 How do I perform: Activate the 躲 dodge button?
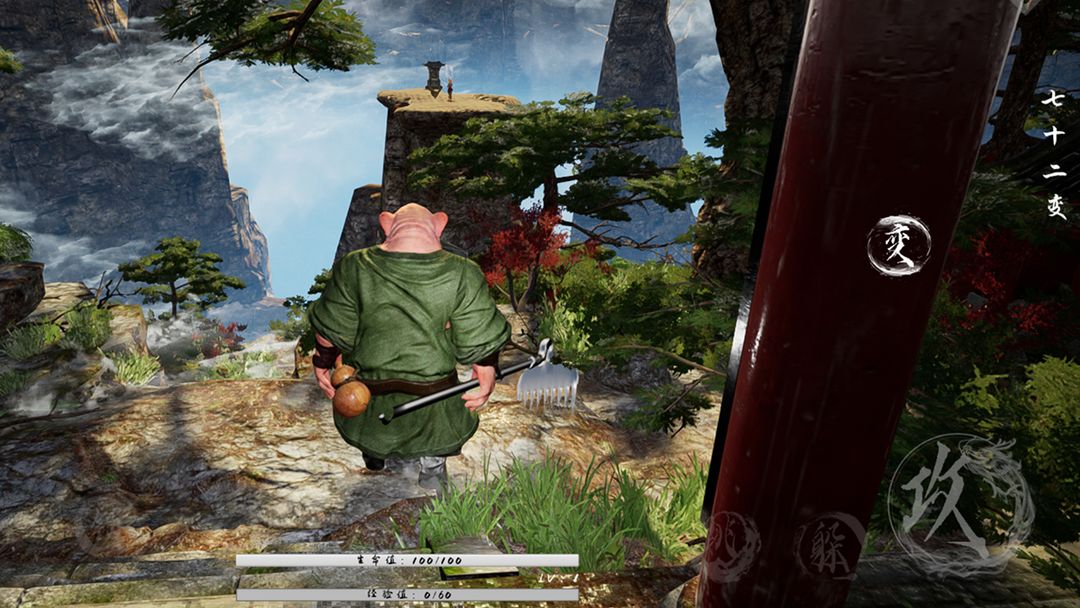[829, 547]
